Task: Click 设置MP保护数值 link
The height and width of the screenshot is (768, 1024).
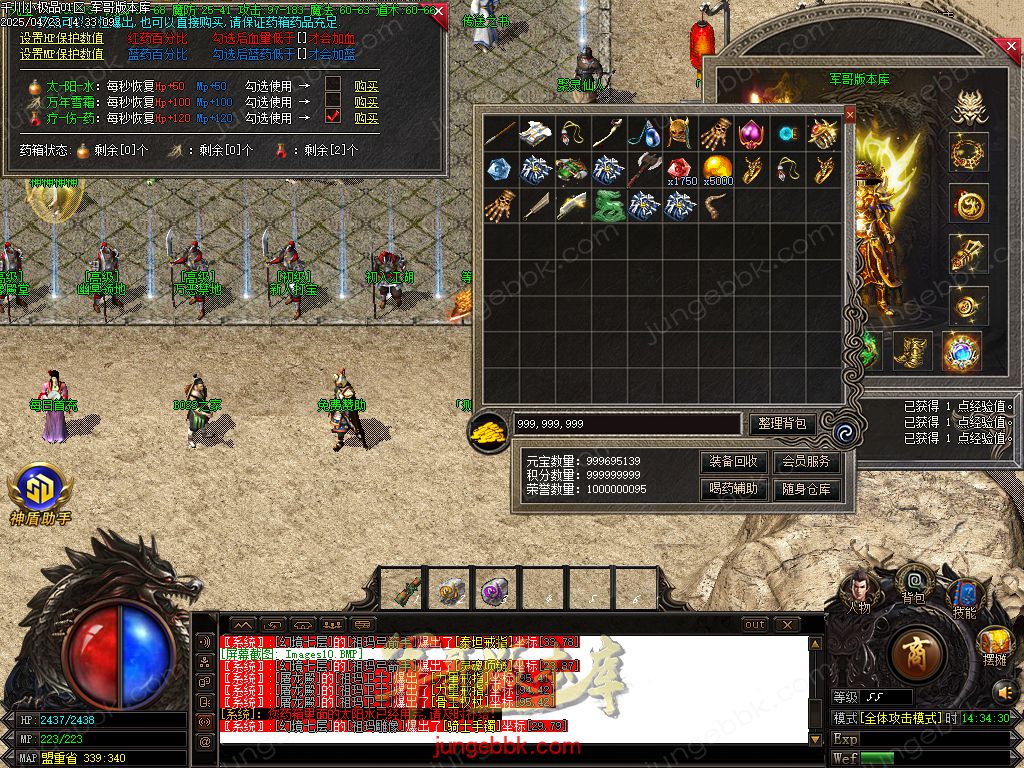Action: pyautogui.click(x=61, y=54)
